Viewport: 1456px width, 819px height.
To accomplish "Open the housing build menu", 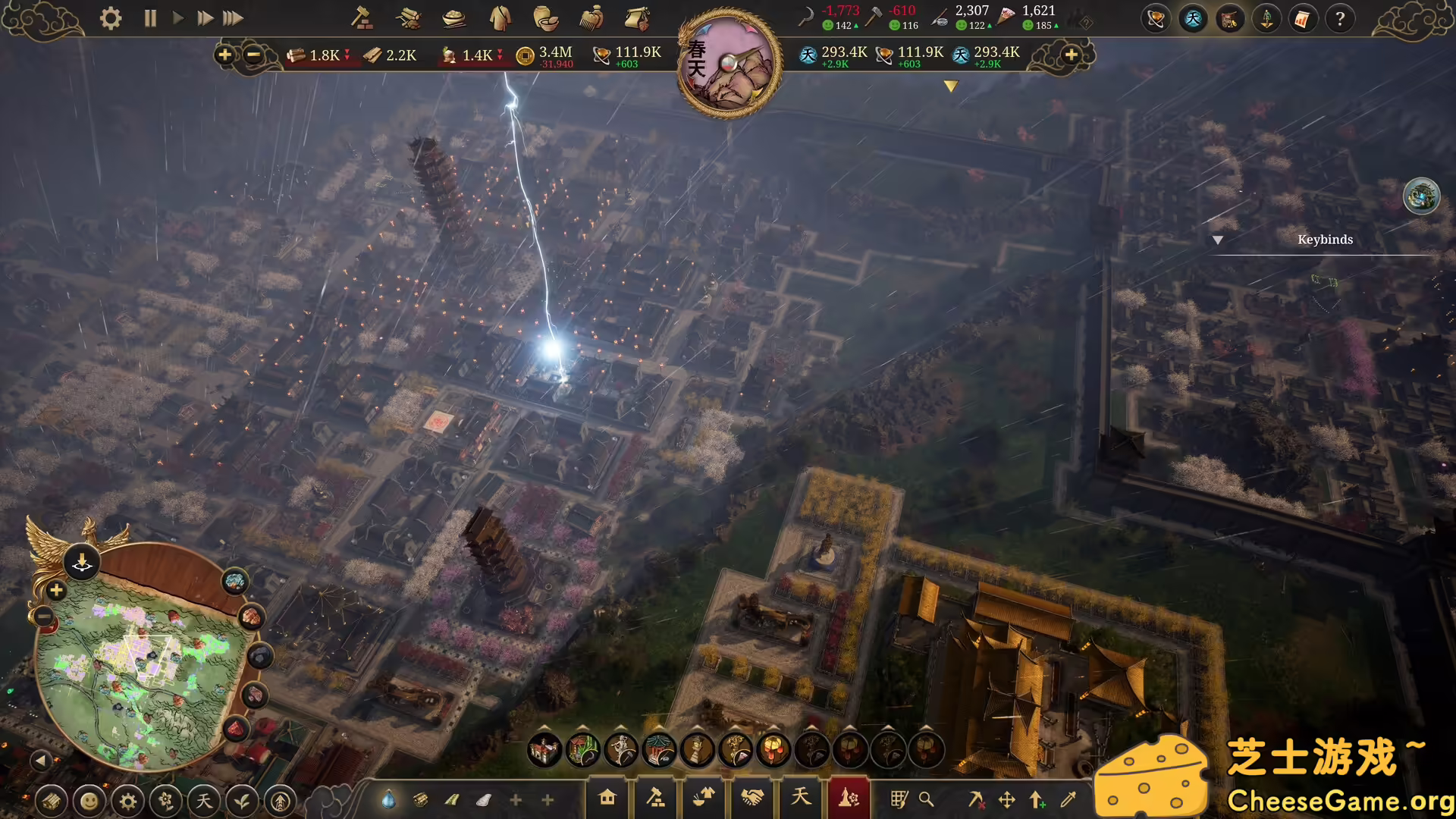I will 607,798.
